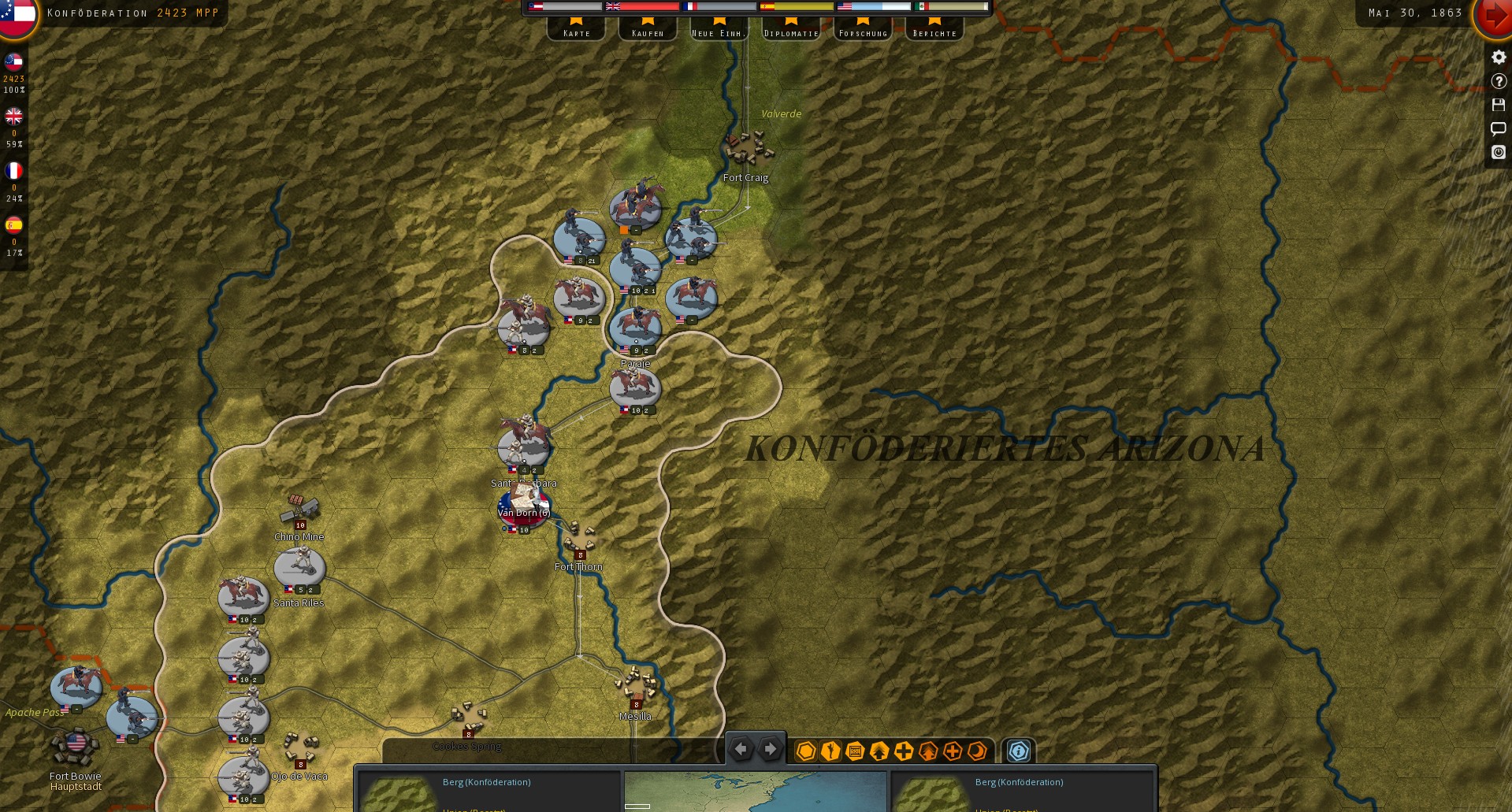Select the orange elite upgrade arrow icon
Screen dimensions: 1512x812
tap(929, 751)
